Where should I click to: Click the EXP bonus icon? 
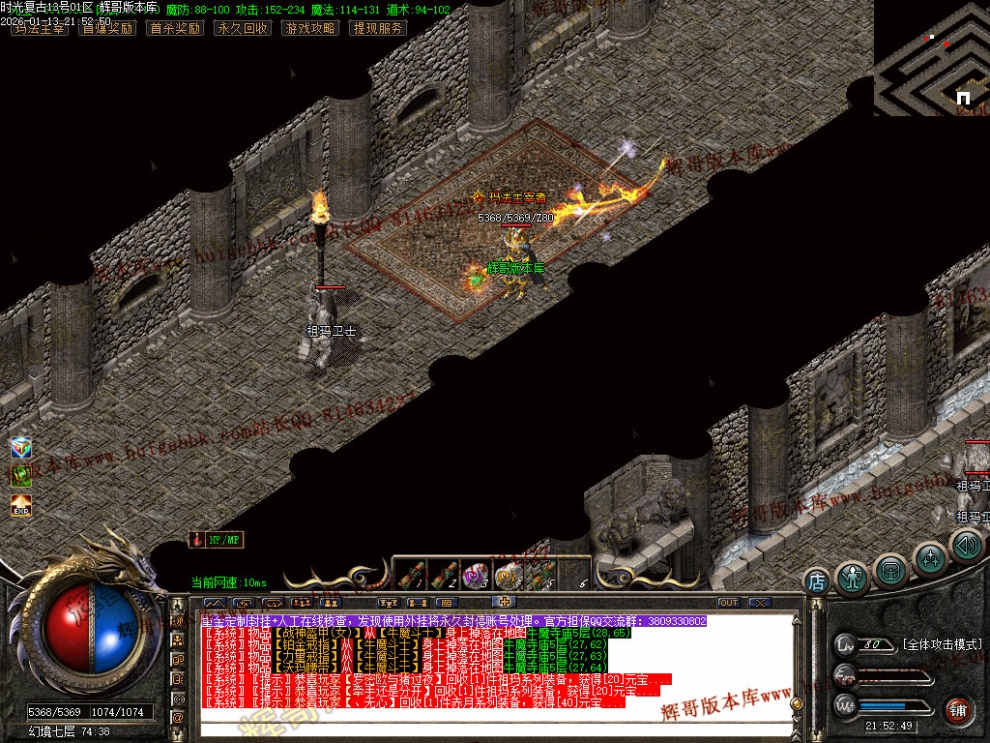pos(21,507)
